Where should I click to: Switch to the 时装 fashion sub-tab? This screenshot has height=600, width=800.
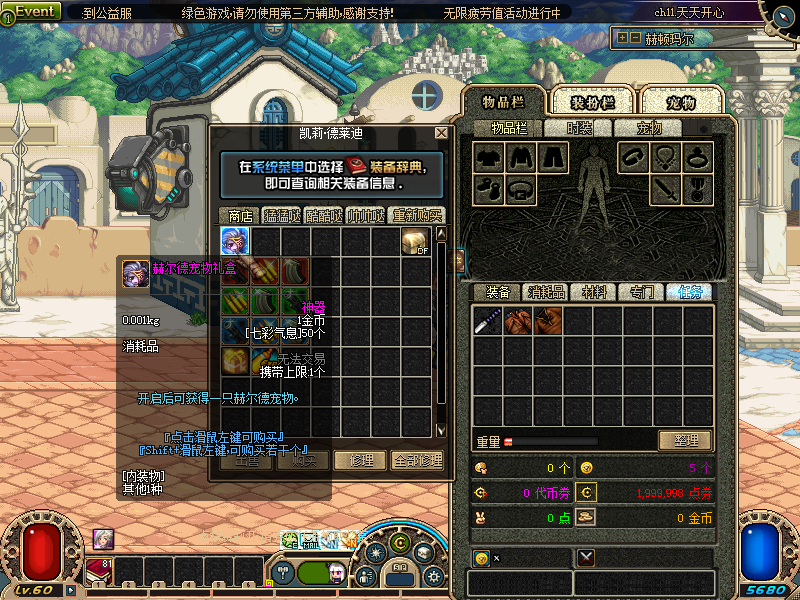point(579,128)
